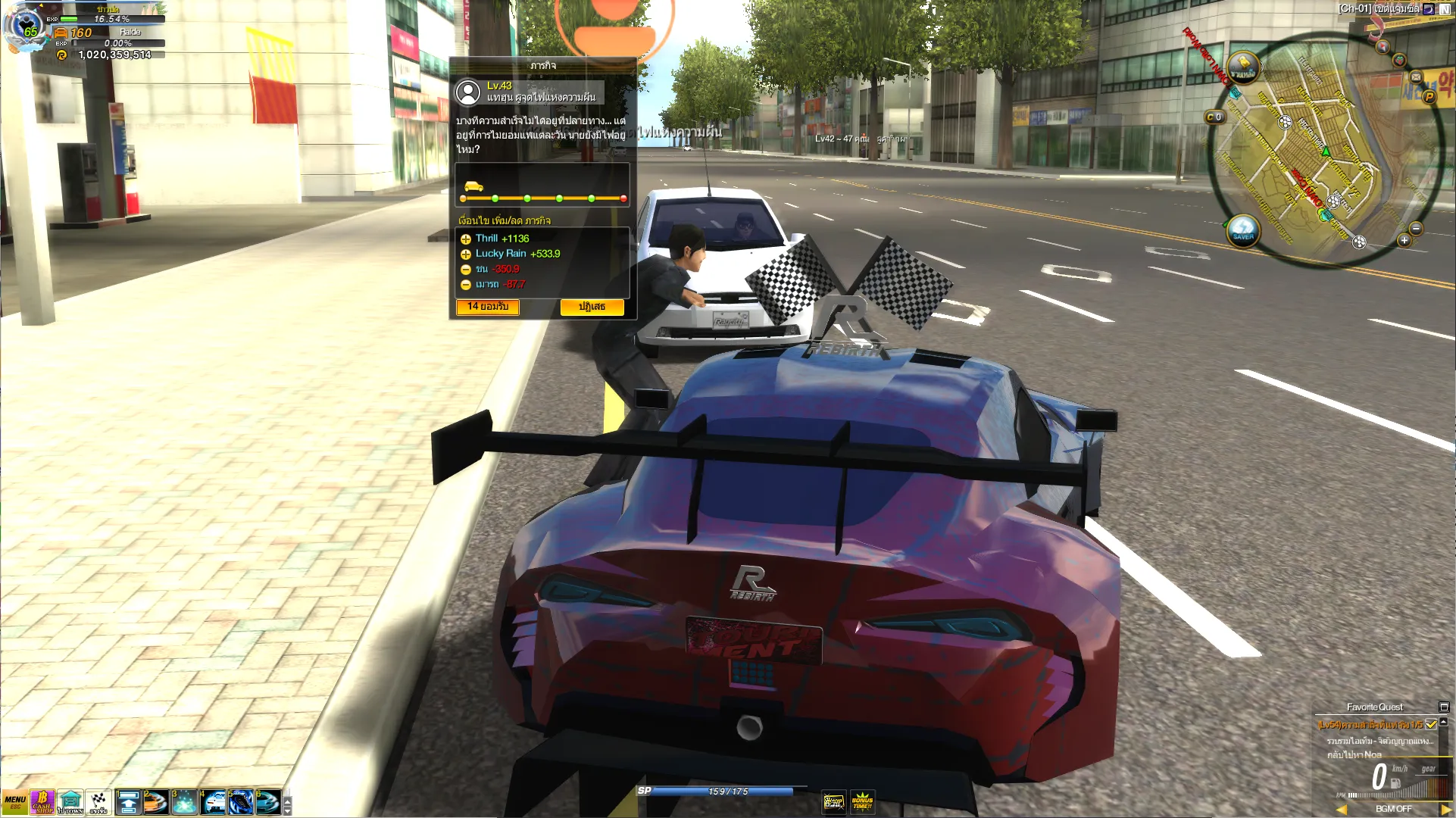Switch BGM track with right arrow
The height and width of the screenshot is (818, 1456).
pyautogui.click(x=1445, y=810)
